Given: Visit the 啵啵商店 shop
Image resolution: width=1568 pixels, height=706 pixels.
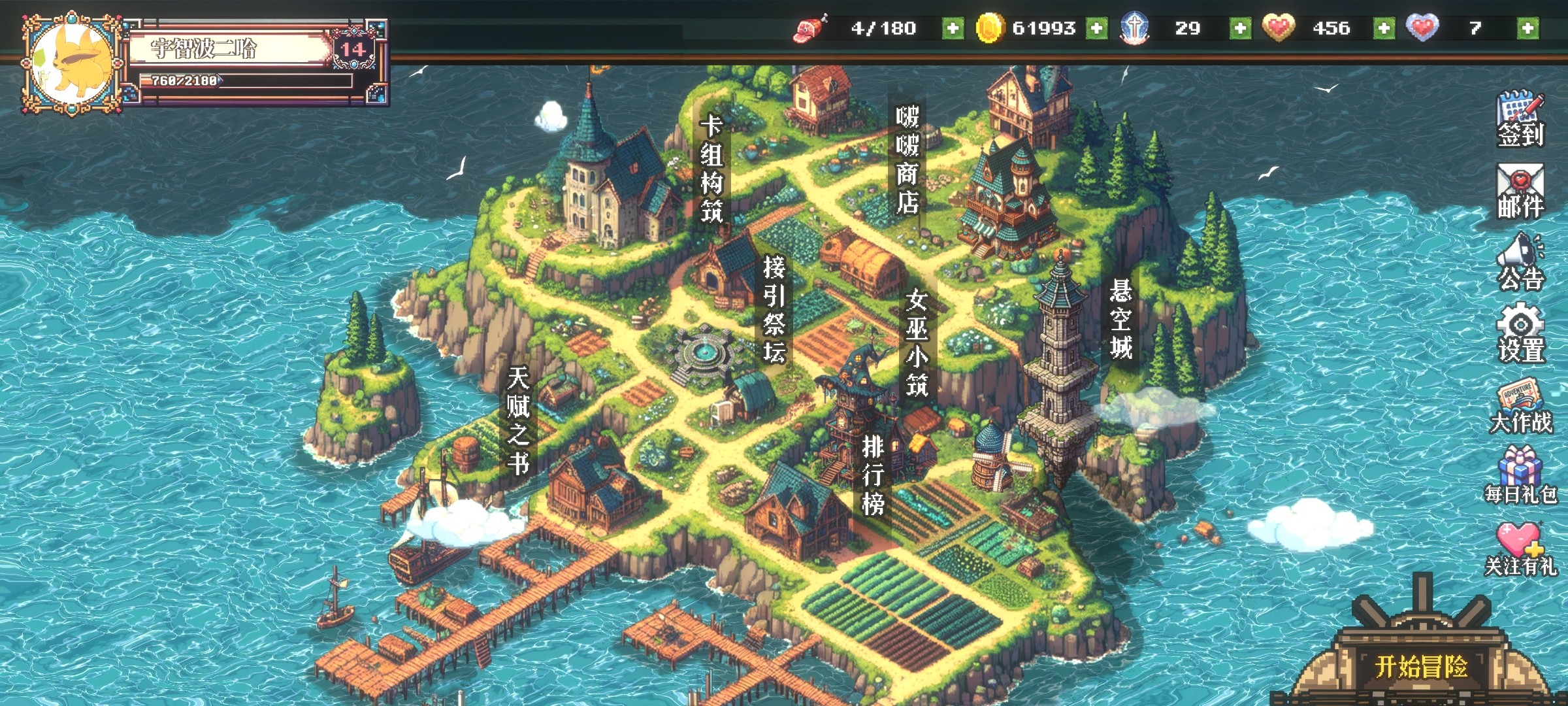Looking at the screenshot, I should point(907,161).
